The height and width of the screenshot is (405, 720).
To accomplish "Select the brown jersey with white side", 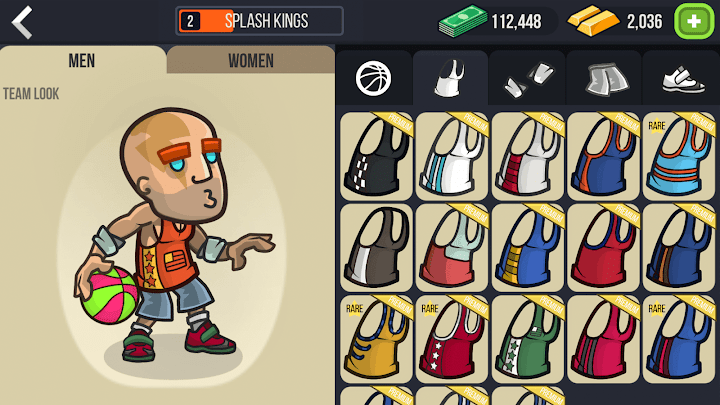I will [376, 245].
